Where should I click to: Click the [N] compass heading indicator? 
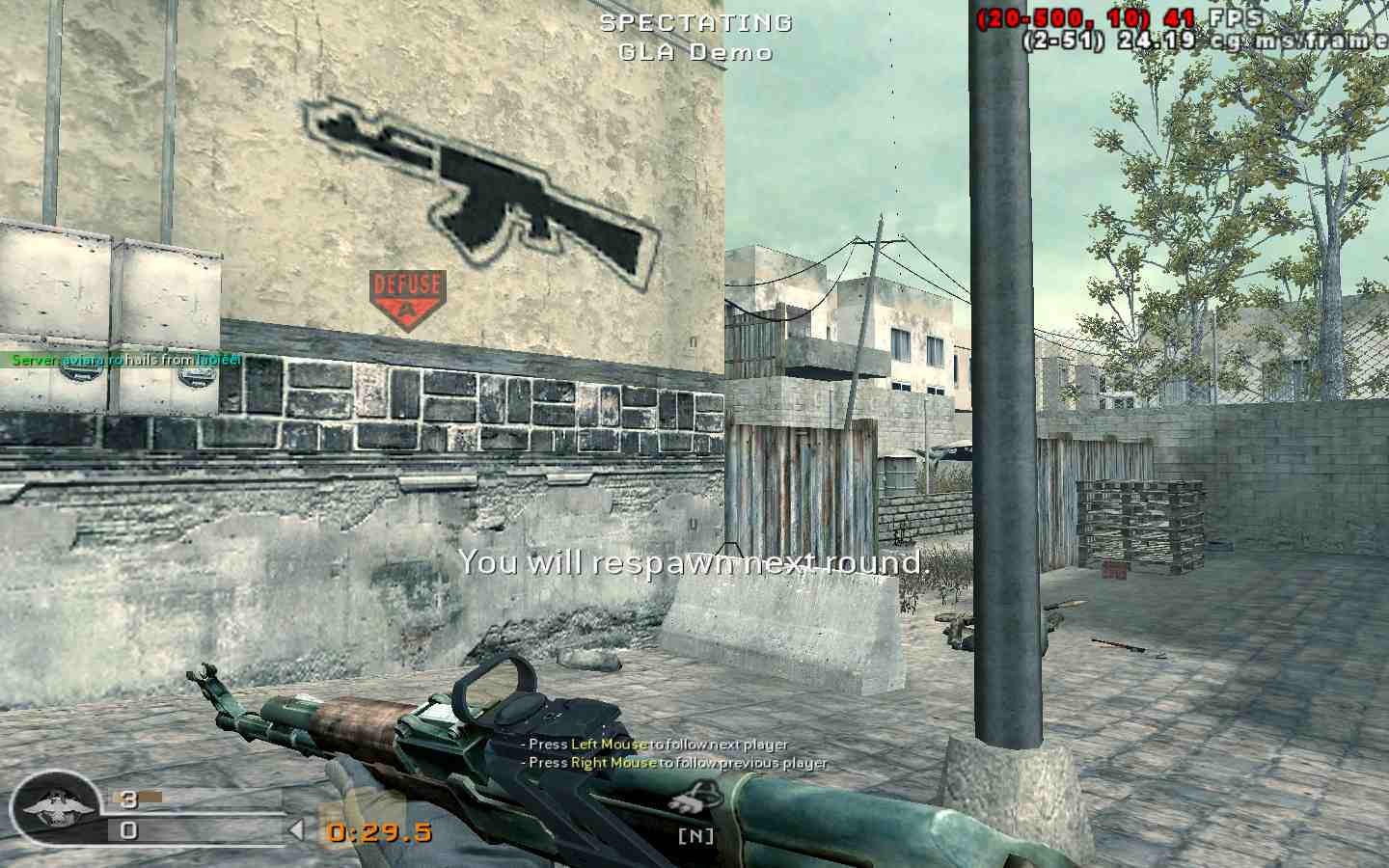pos(696,834)
